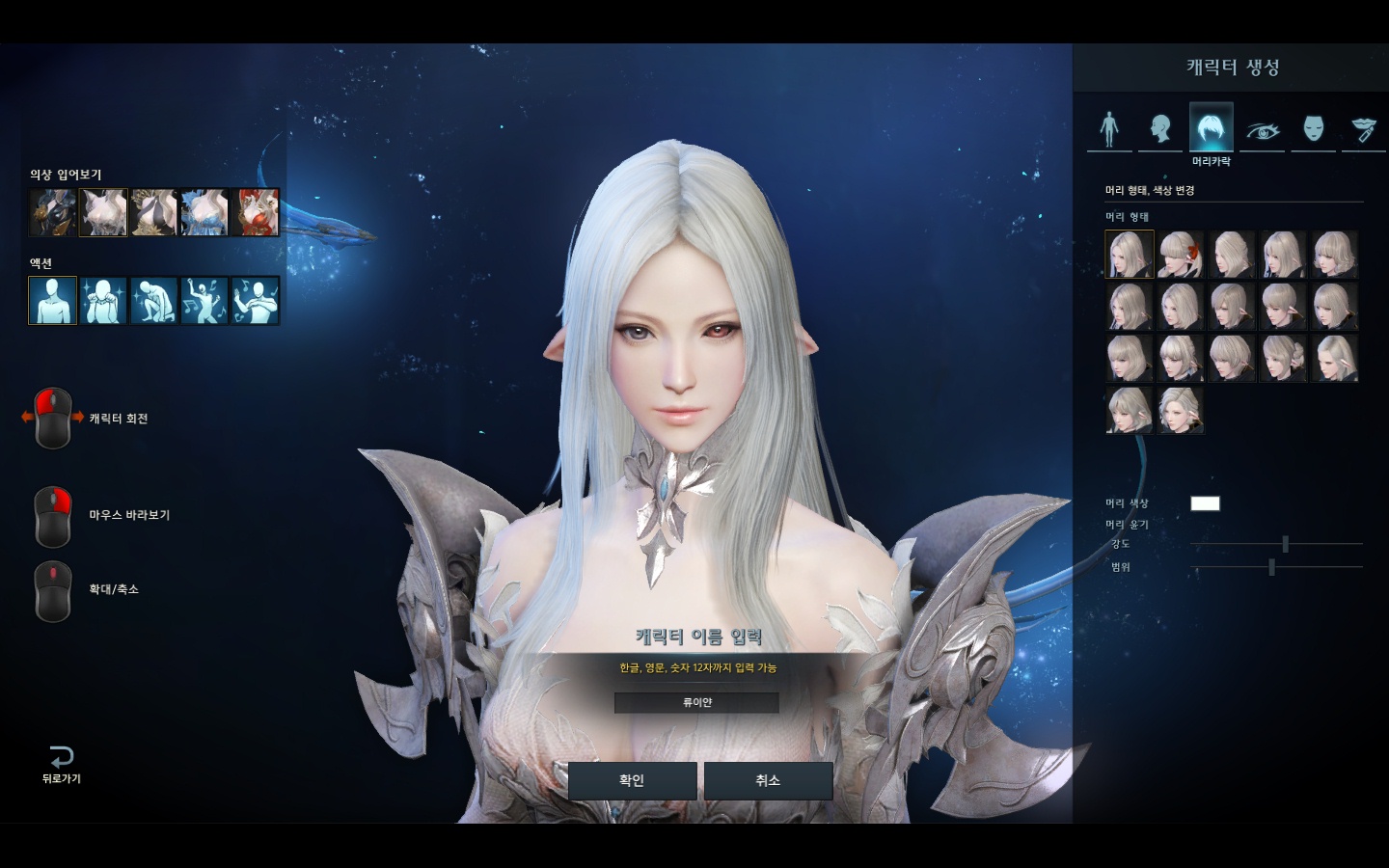This screenshot has height=868, width=1389.
Task: Preview the dark navy armor outfit
Action: [52, 212]
